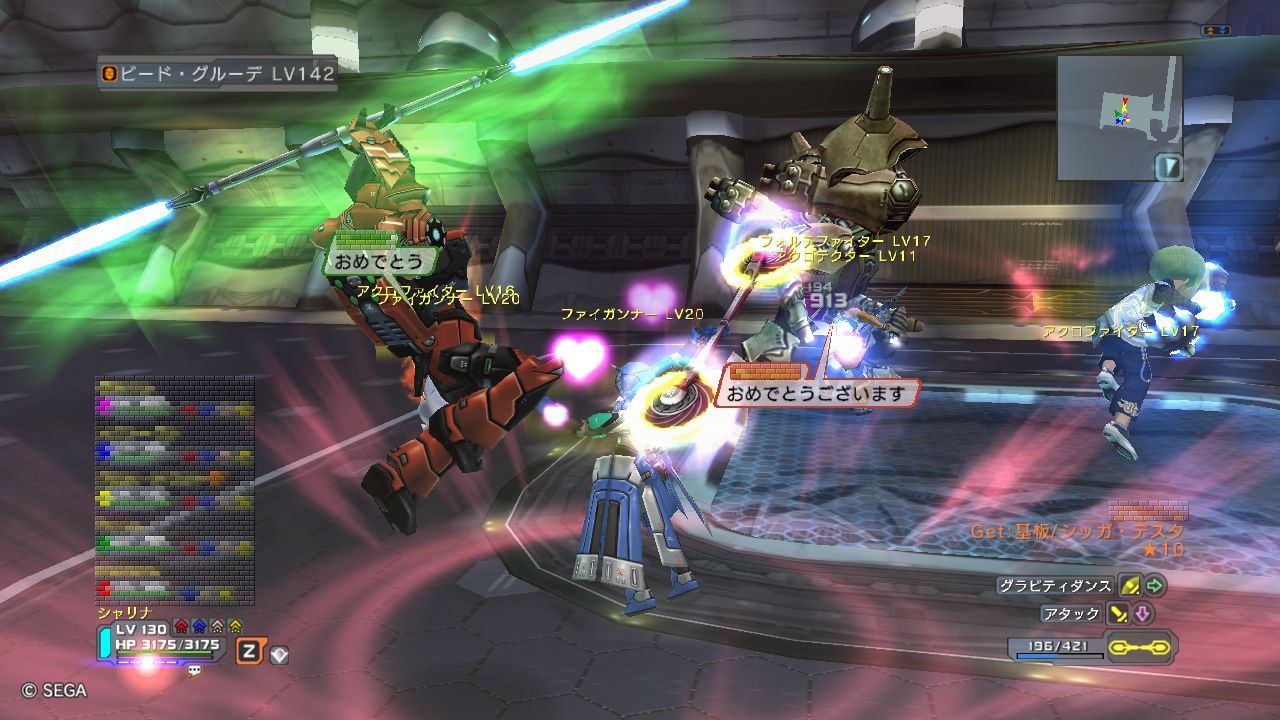Viewport: 1280px width, 720px height.
Task: Click the purple down arrow beside Attack
Action: coord(1142,614)
